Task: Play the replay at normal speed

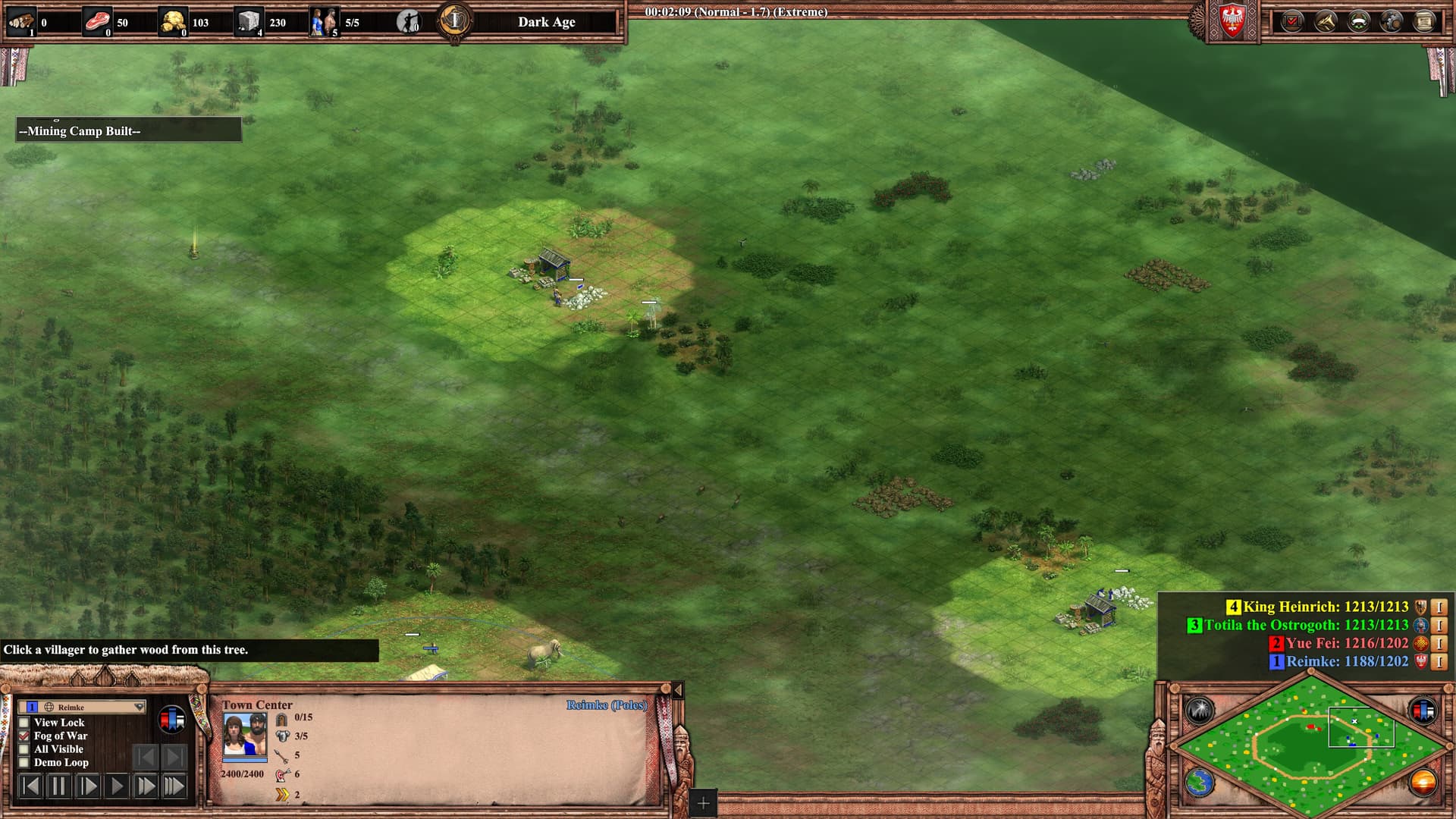Action: 117,786
